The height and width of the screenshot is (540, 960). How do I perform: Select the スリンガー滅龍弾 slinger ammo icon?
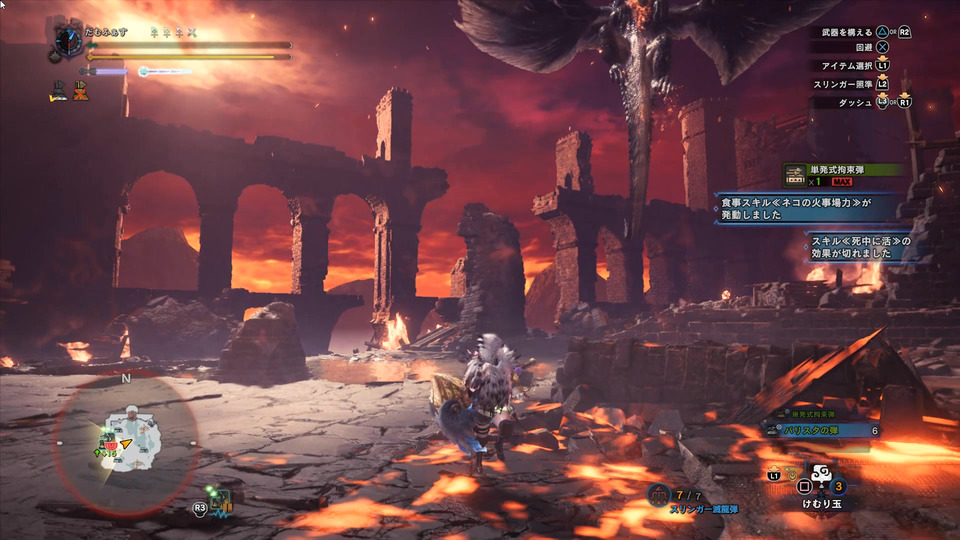[659, 495]
